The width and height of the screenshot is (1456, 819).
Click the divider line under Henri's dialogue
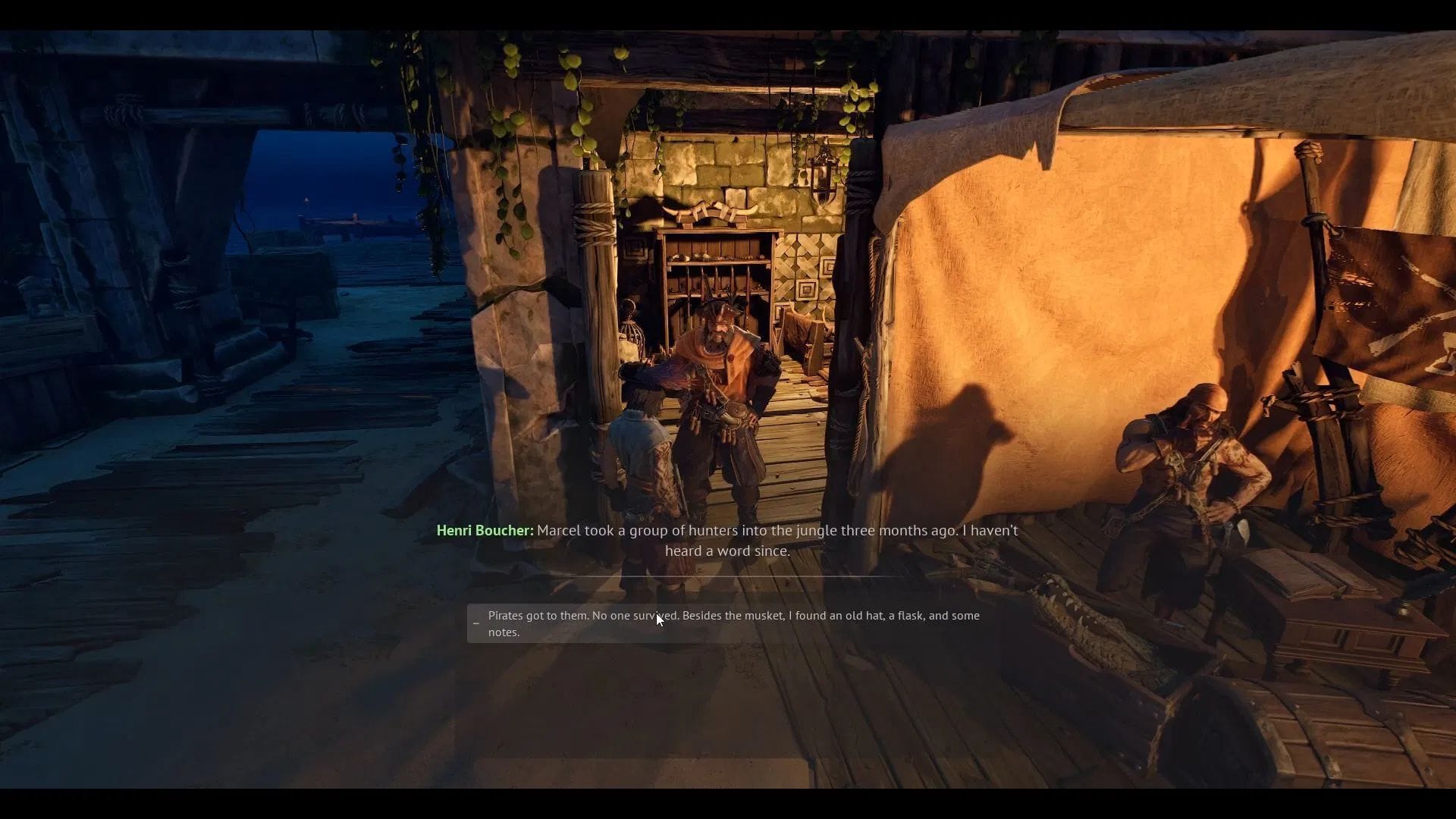pos(728,578)
